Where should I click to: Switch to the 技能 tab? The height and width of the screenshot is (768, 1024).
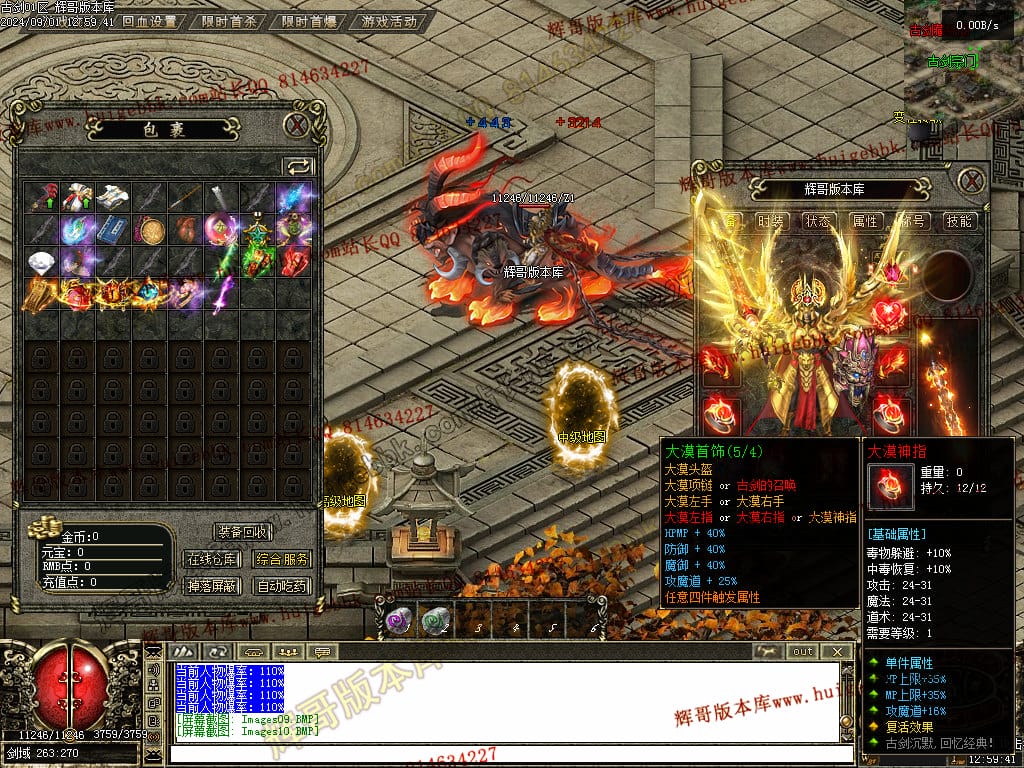pos(959,221)
